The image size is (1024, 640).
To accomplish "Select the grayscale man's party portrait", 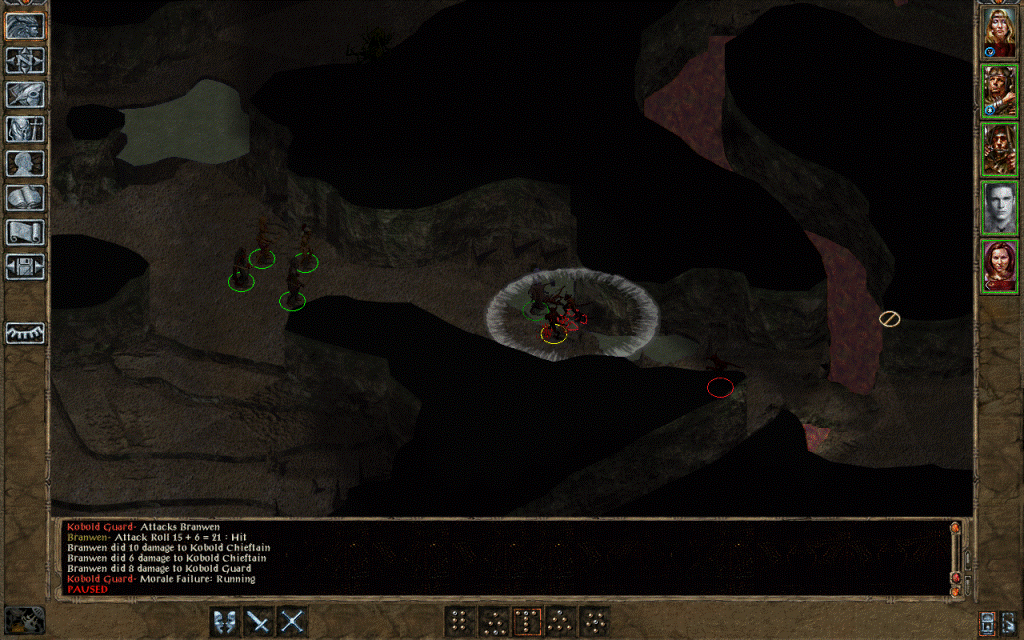I will point(999,208).
